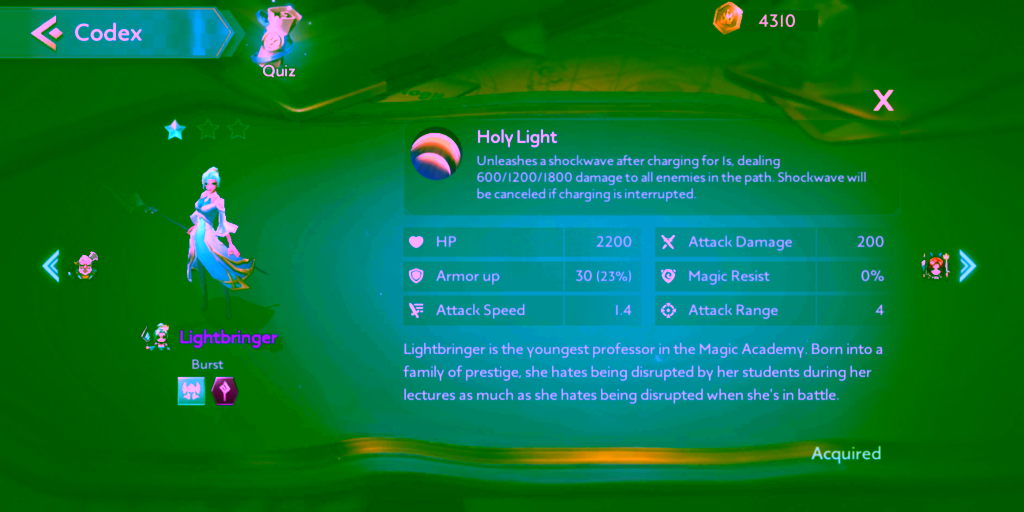This screenshot has width=1024, height=512.
Task: Go back using the Codex button
Action: pyautogui.click(x=90, y=33)
